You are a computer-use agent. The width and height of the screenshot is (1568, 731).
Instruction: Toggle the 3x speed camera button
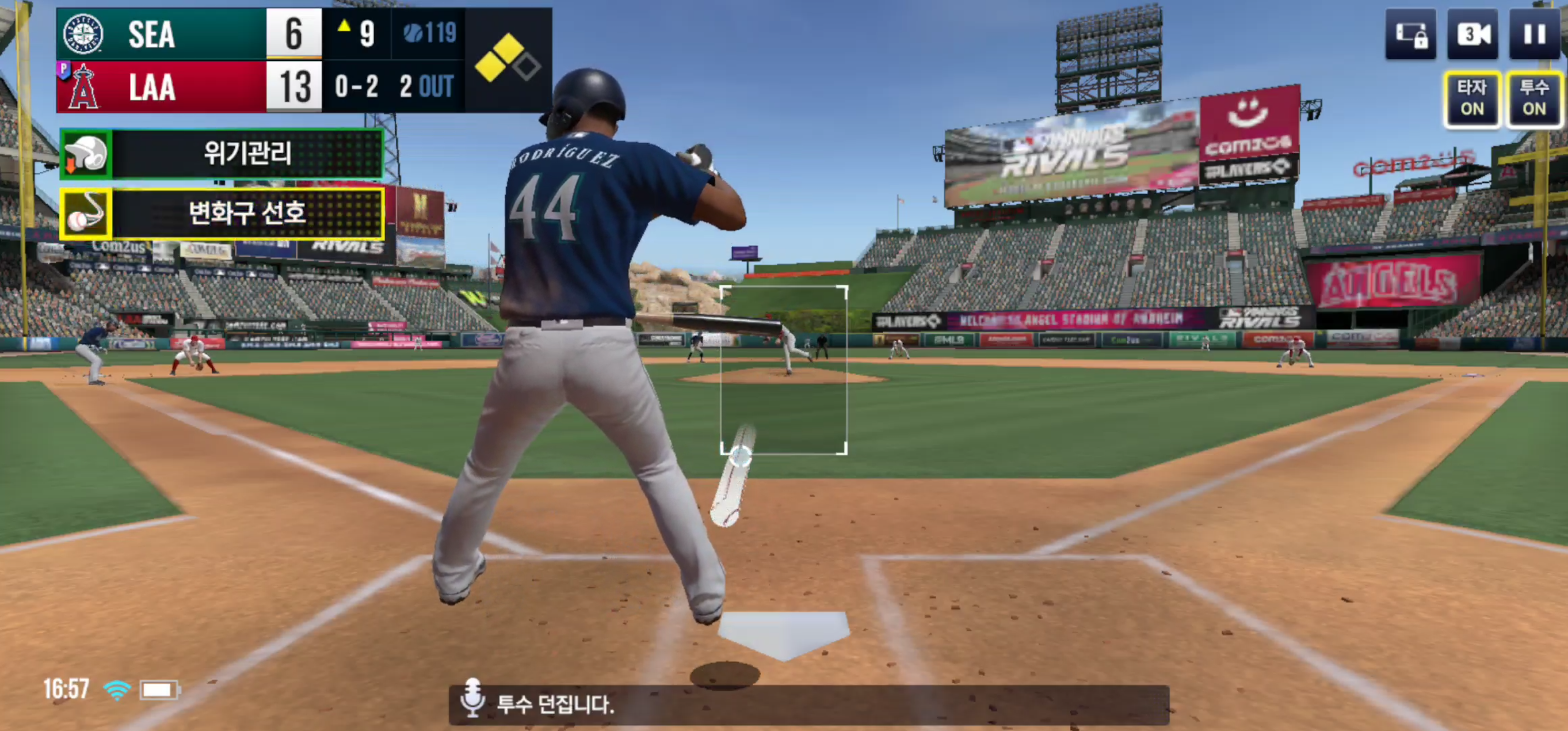1473,34
